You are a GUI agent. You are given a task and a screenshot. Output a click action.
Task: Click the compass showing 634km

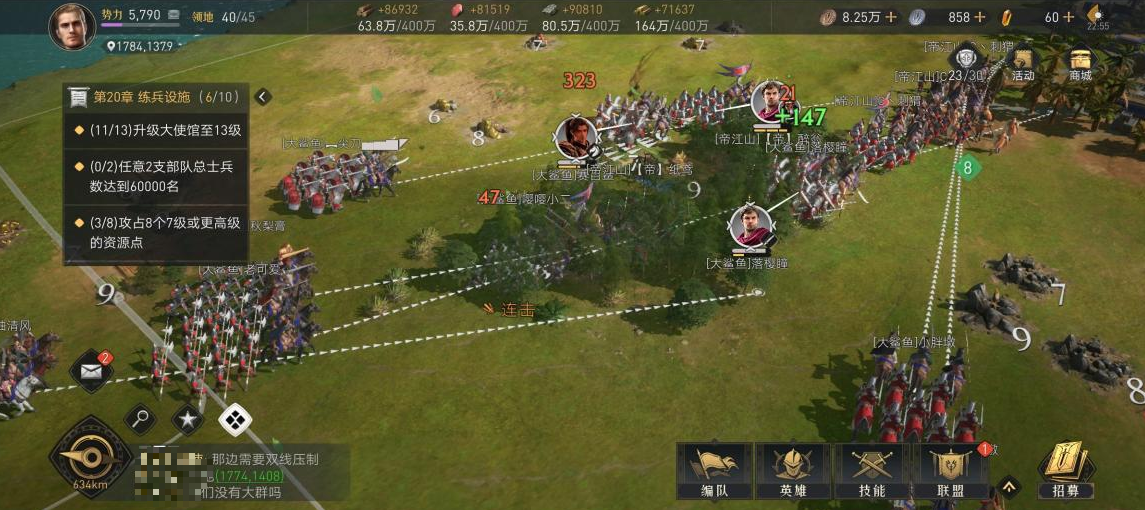[91, 456]
